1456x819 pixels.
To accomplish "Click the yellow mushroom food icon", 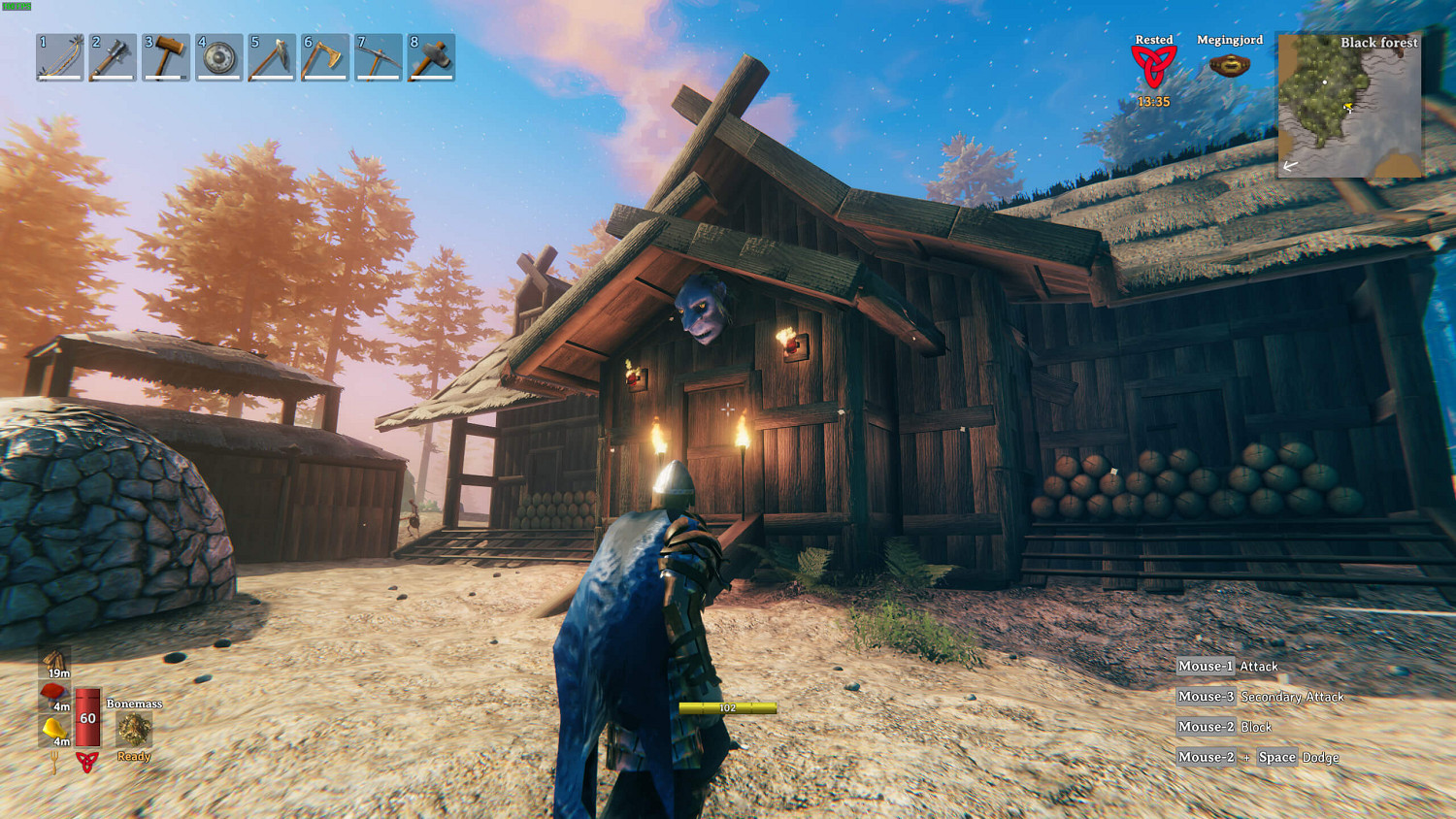I will pyautogui.click(x=54, y=730).
